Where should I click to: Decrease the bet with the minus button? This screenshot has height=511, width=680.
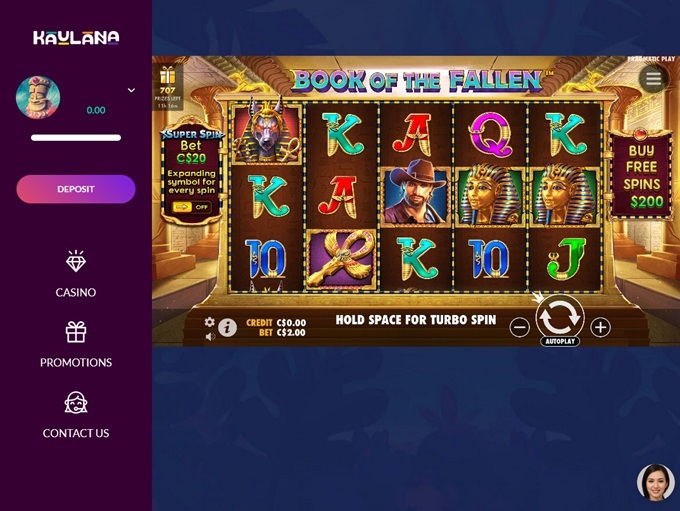pyautogui.click(x=519, y=327)
